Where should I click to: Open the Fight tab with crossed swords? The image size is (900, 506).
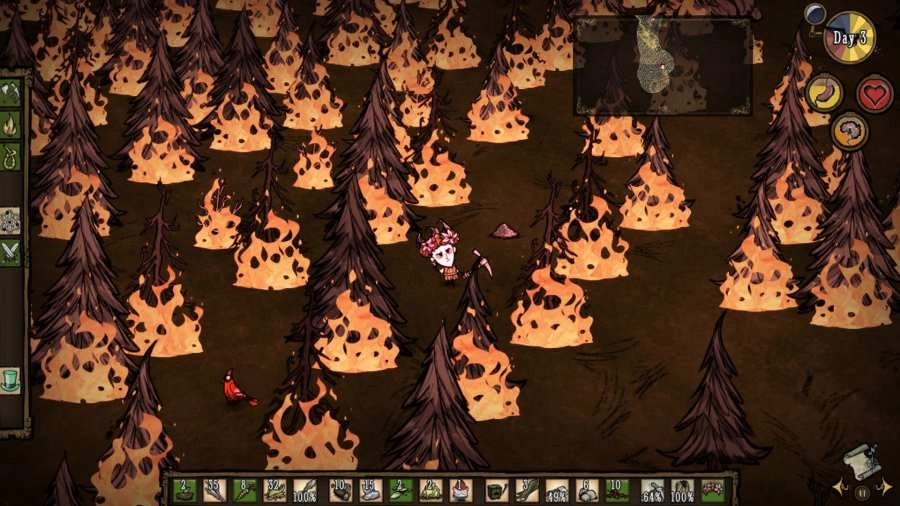pos(10,252)
